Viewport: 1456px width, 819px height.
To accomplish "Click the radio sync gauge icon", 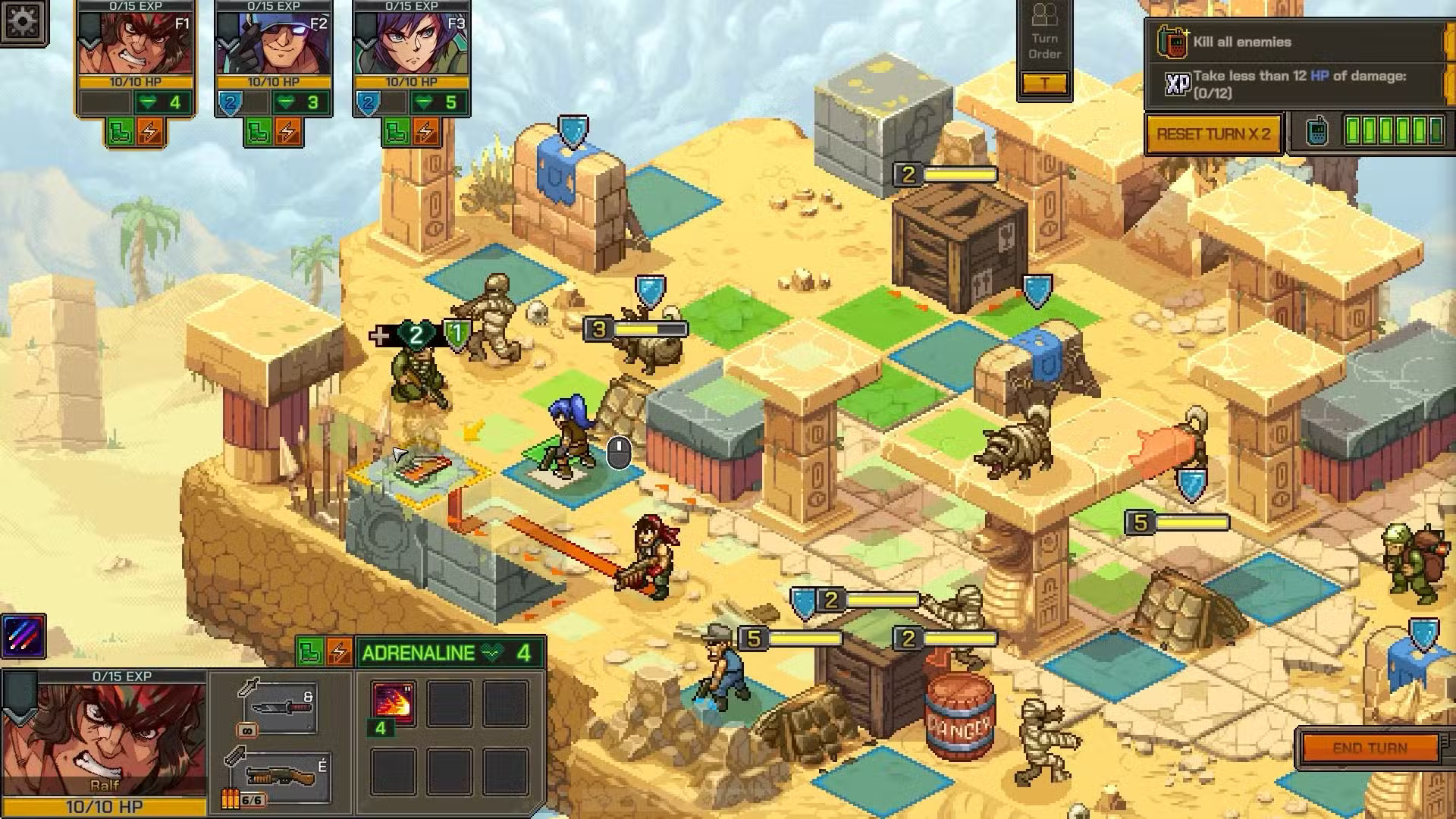I will click(1318, 131).
